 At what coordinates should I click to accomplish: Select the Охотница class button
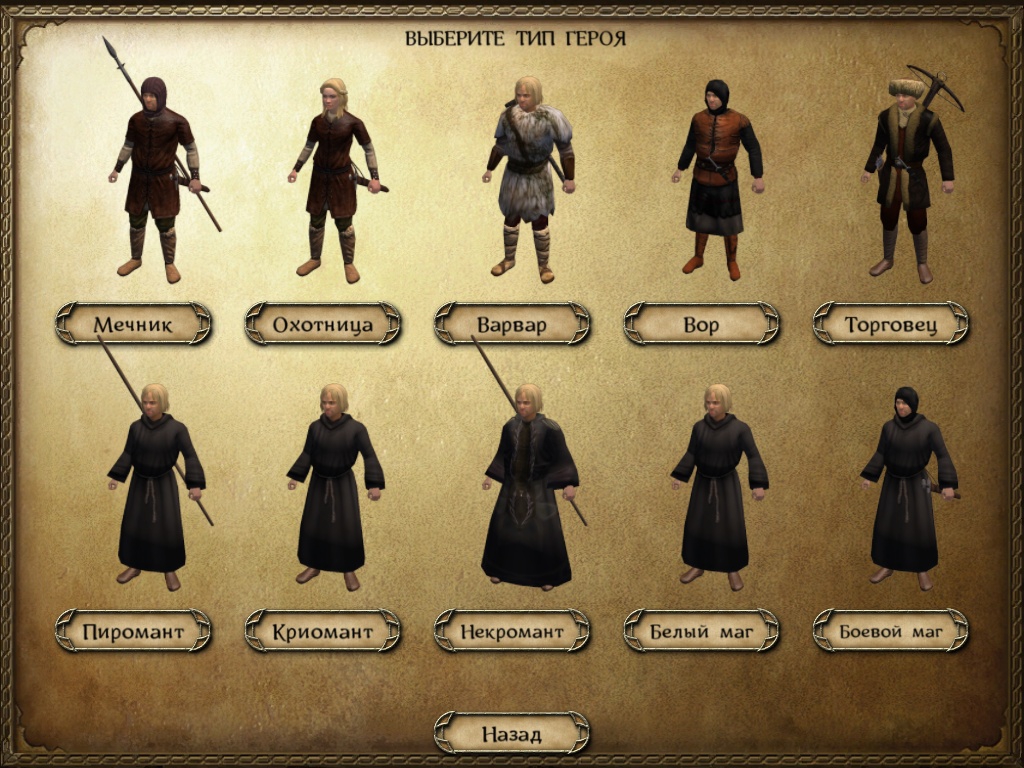pyautogui.click(x=323, y=324)
